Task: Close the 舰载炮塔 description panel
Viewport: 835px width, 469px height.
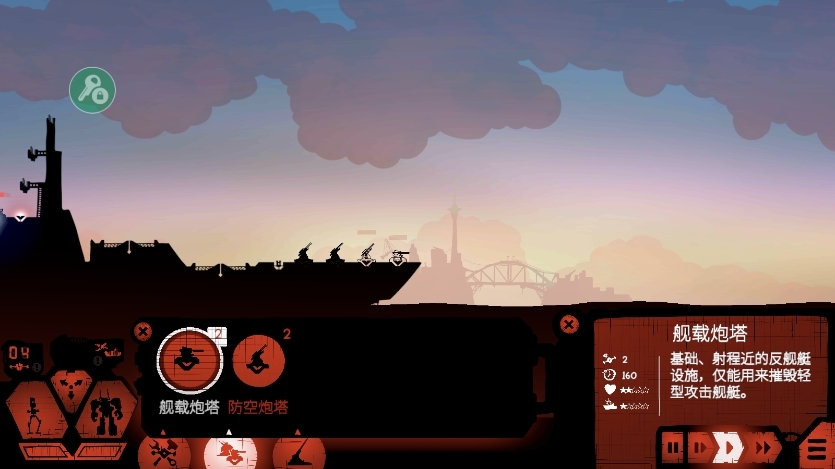Action: [x=569, y=324]
